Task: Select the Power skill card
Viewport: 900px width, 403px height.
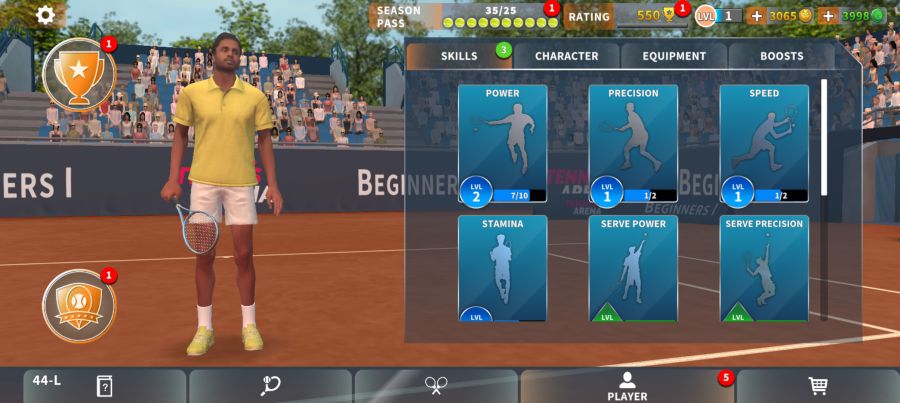Action: [x=502, y=144]
